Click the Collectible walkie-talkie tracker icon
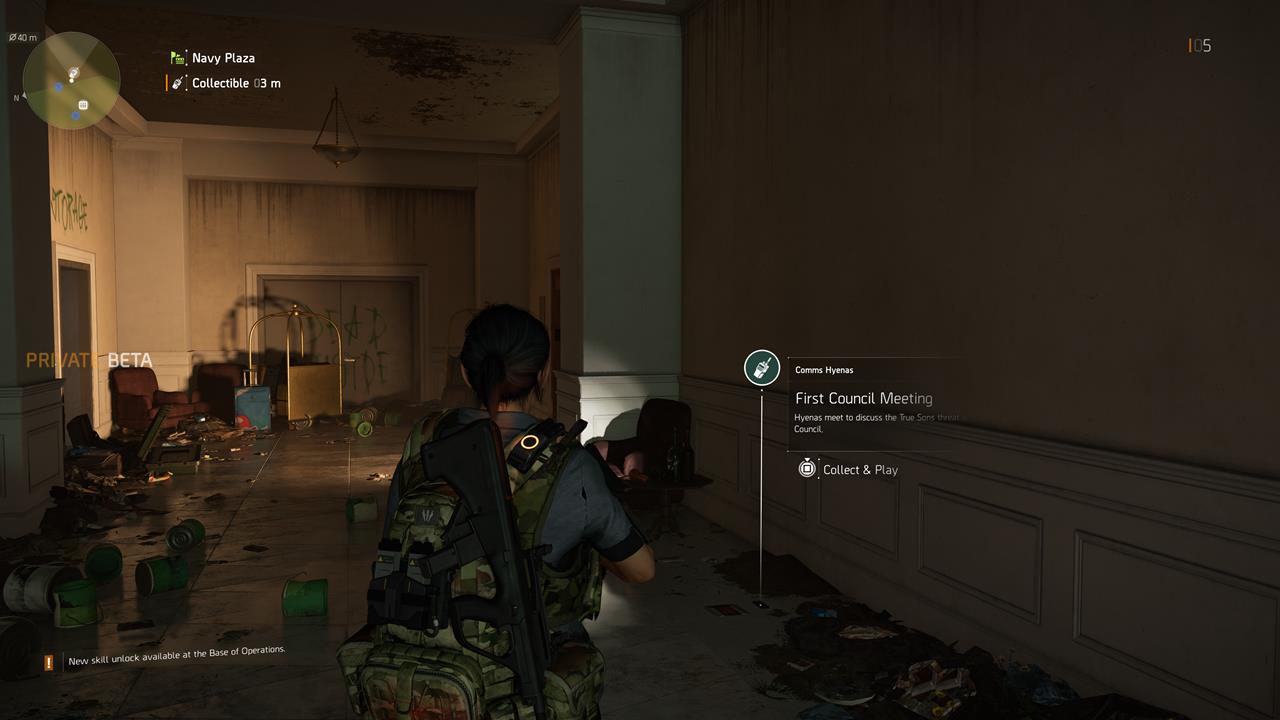The height and width of the screenshot is (720, 1280). pos(178,83)
